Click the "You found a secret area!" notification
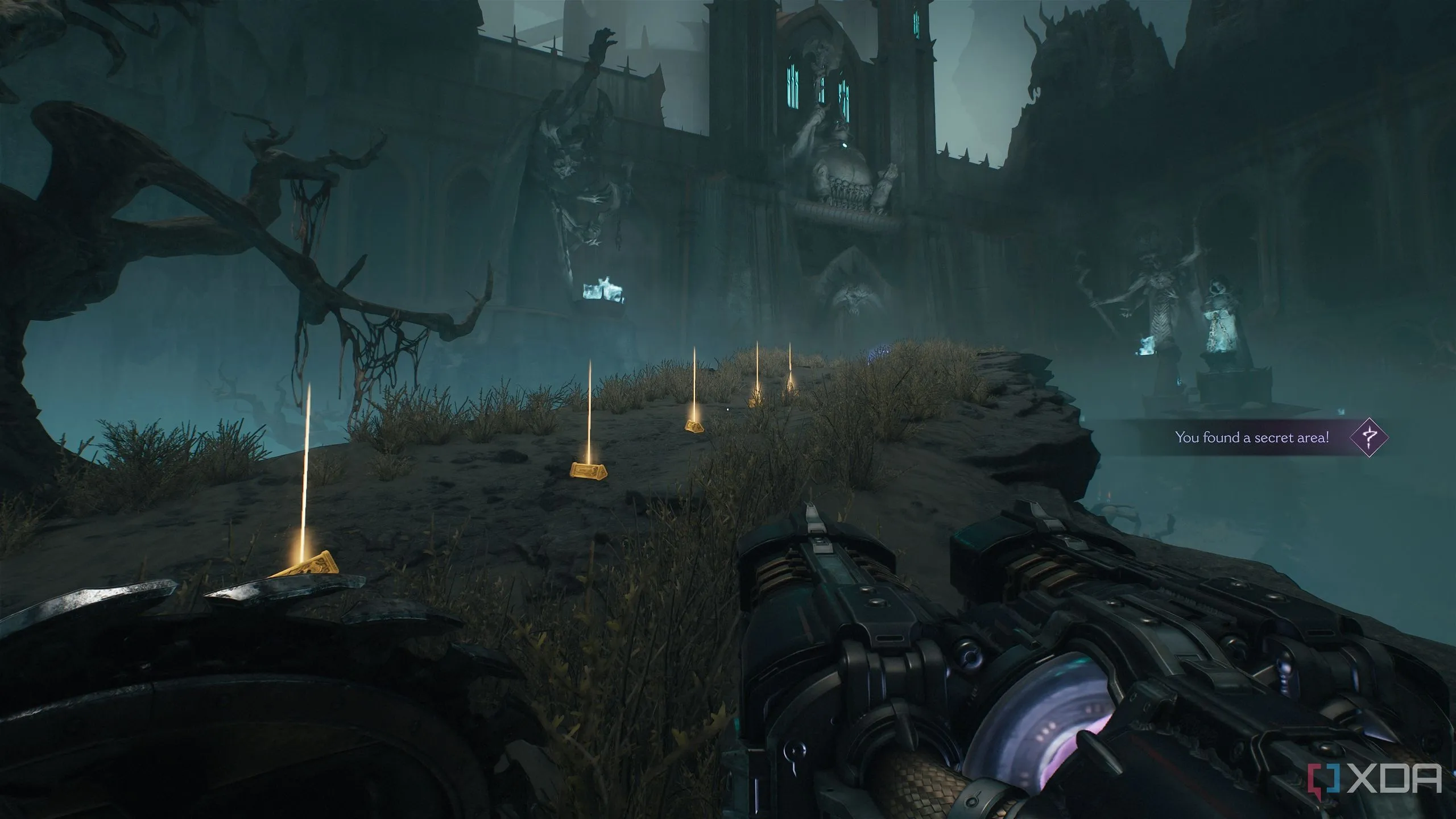1456x819 pixels. point(1251,437)
